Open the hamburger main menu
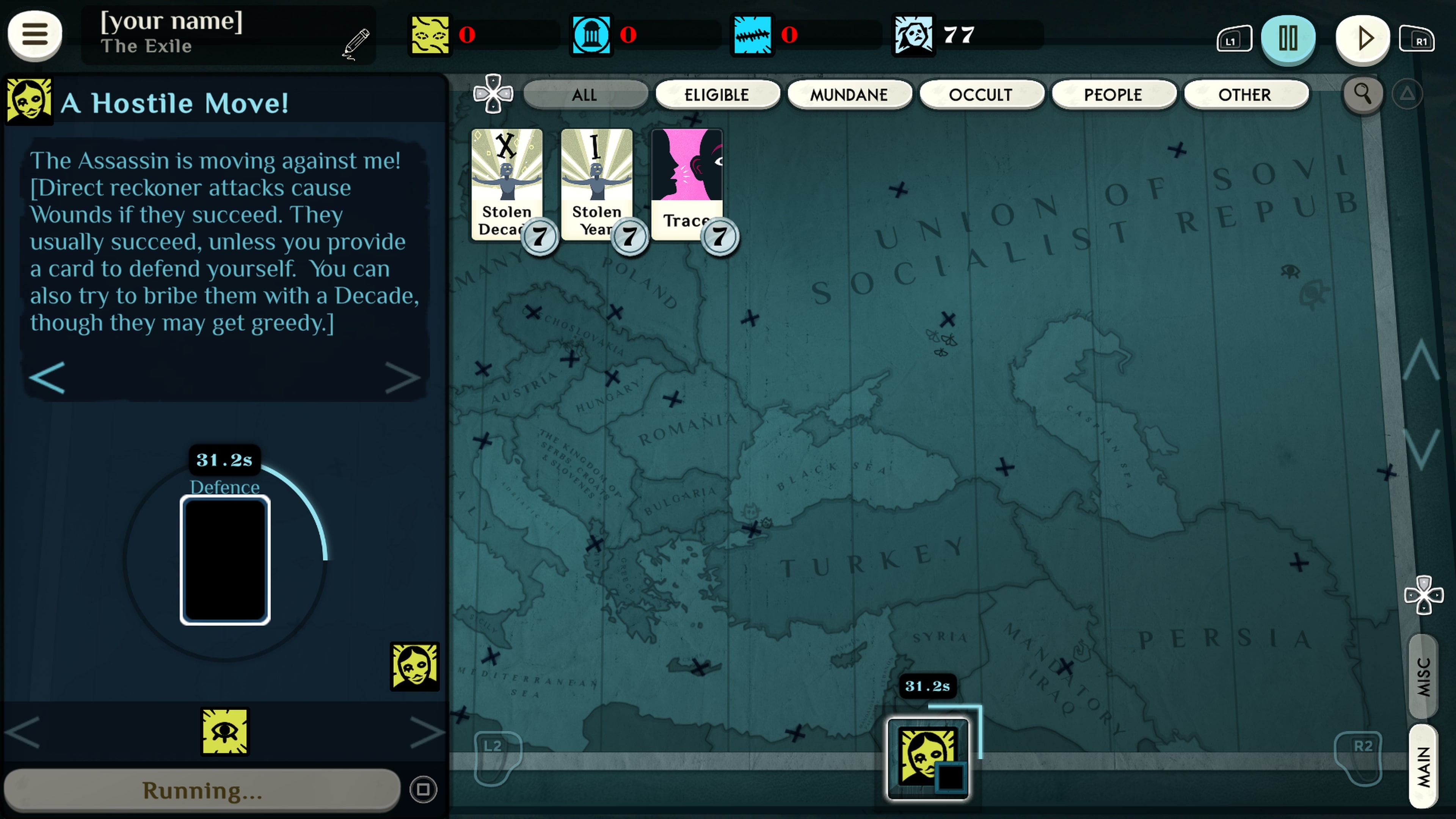 pyautogui.click(x=35, y=35)
